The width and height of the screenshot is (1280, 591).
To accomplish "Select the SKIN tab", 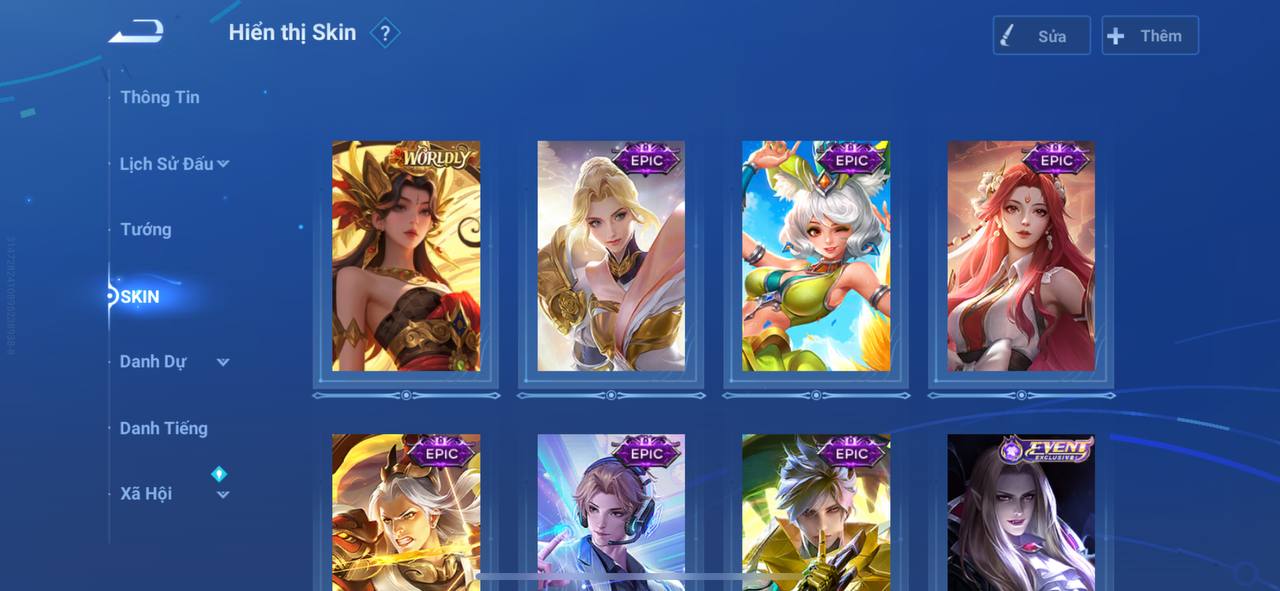I will pyautogui.click(x=140, y=297).
